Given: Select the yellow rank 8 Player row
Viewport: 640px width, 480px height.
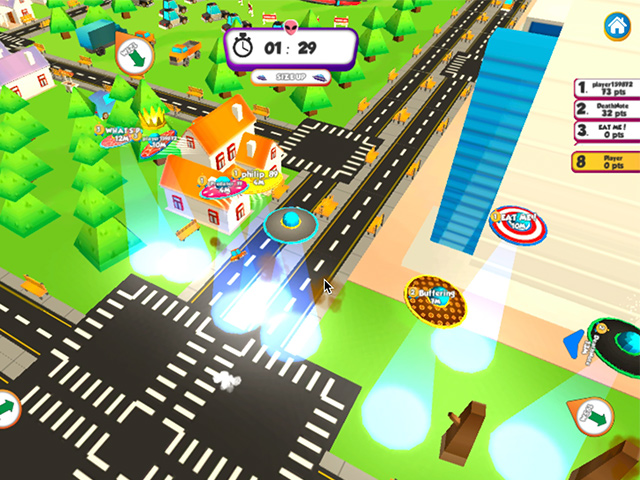Looking at the screenshot, I should pyautogui.click(x=606, y=162).
